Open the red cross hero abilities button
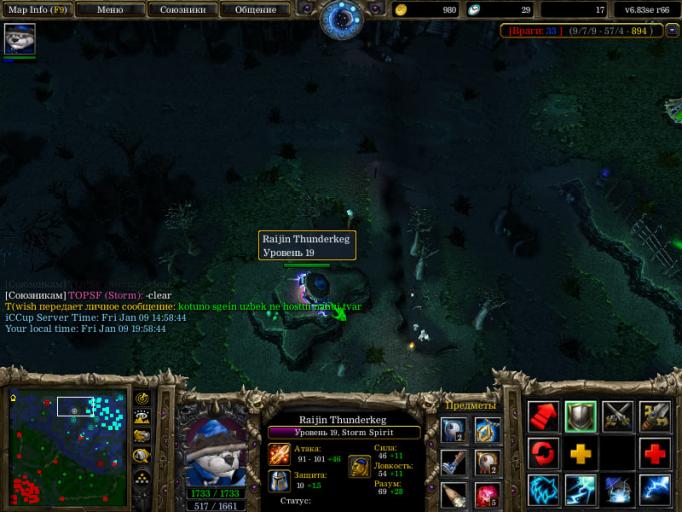The height and width of the screenshot is (512, 682). (655, 453)
